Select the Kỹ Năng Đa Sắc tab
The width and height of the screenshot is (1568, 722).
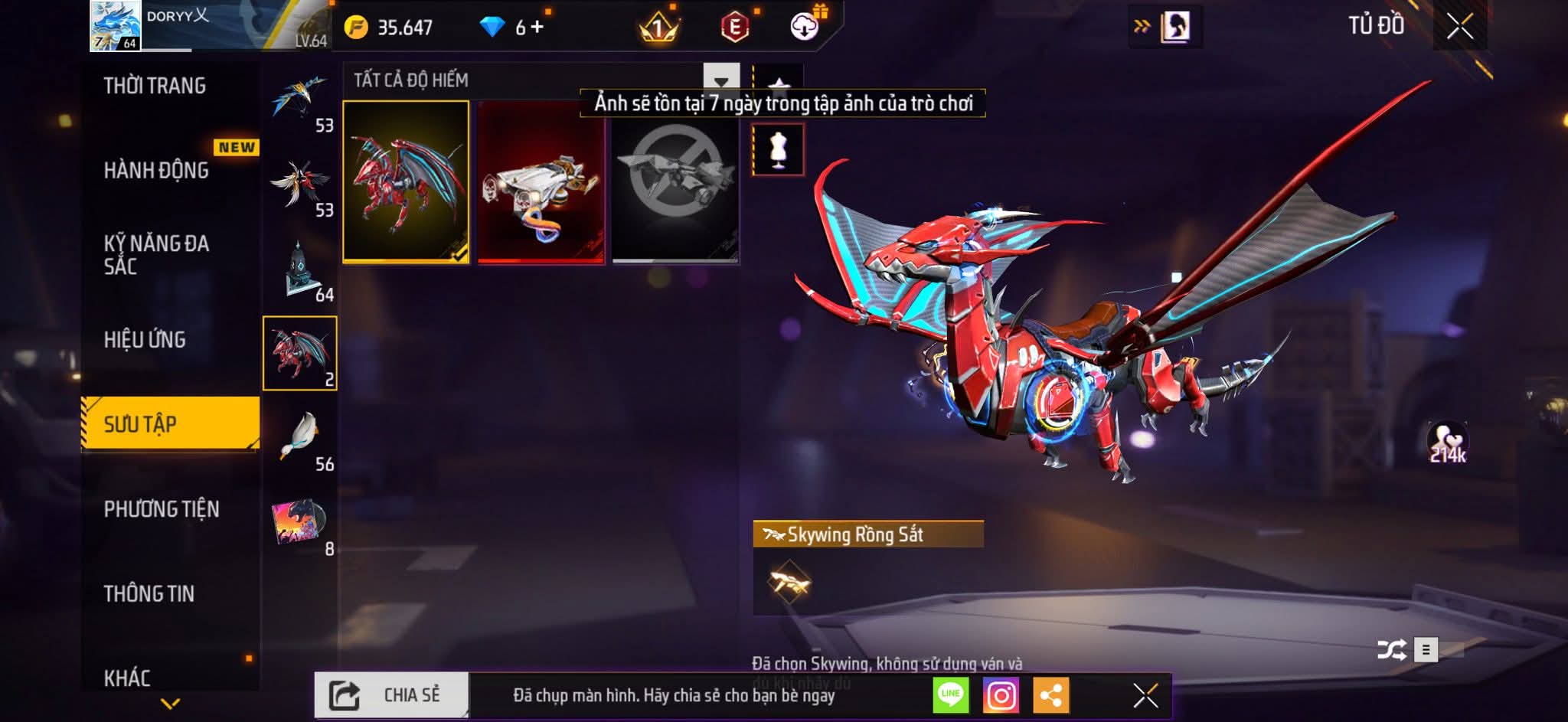pos(156,255)
